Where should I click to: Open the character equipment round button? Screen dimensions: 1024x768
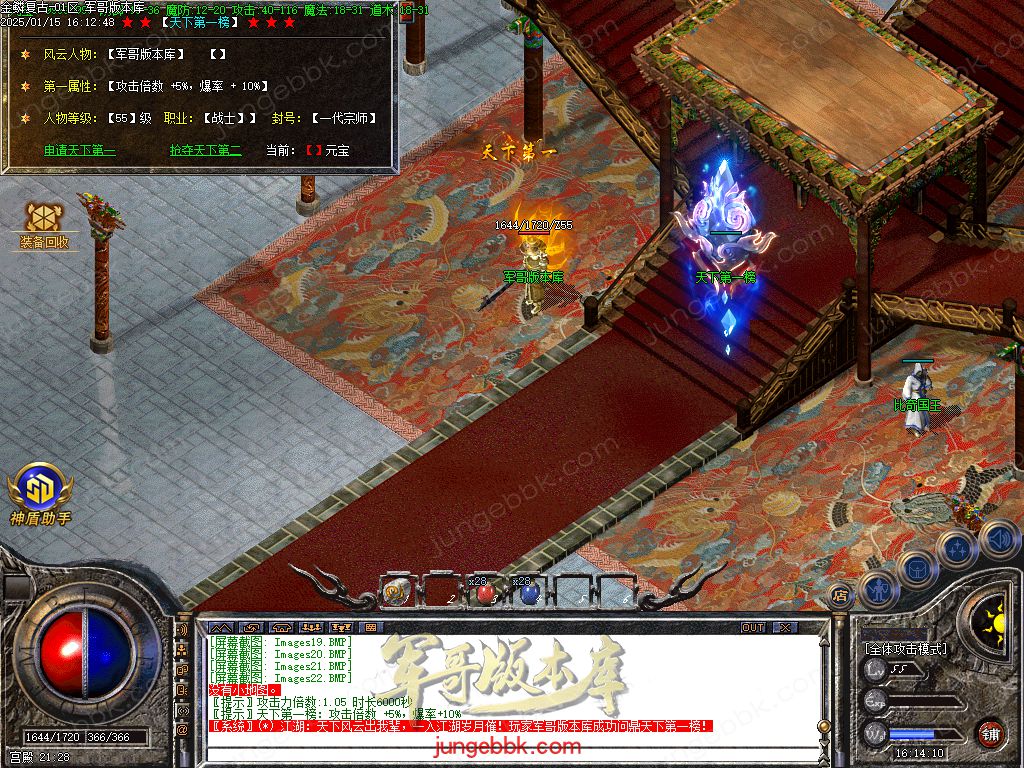[878, 588]
